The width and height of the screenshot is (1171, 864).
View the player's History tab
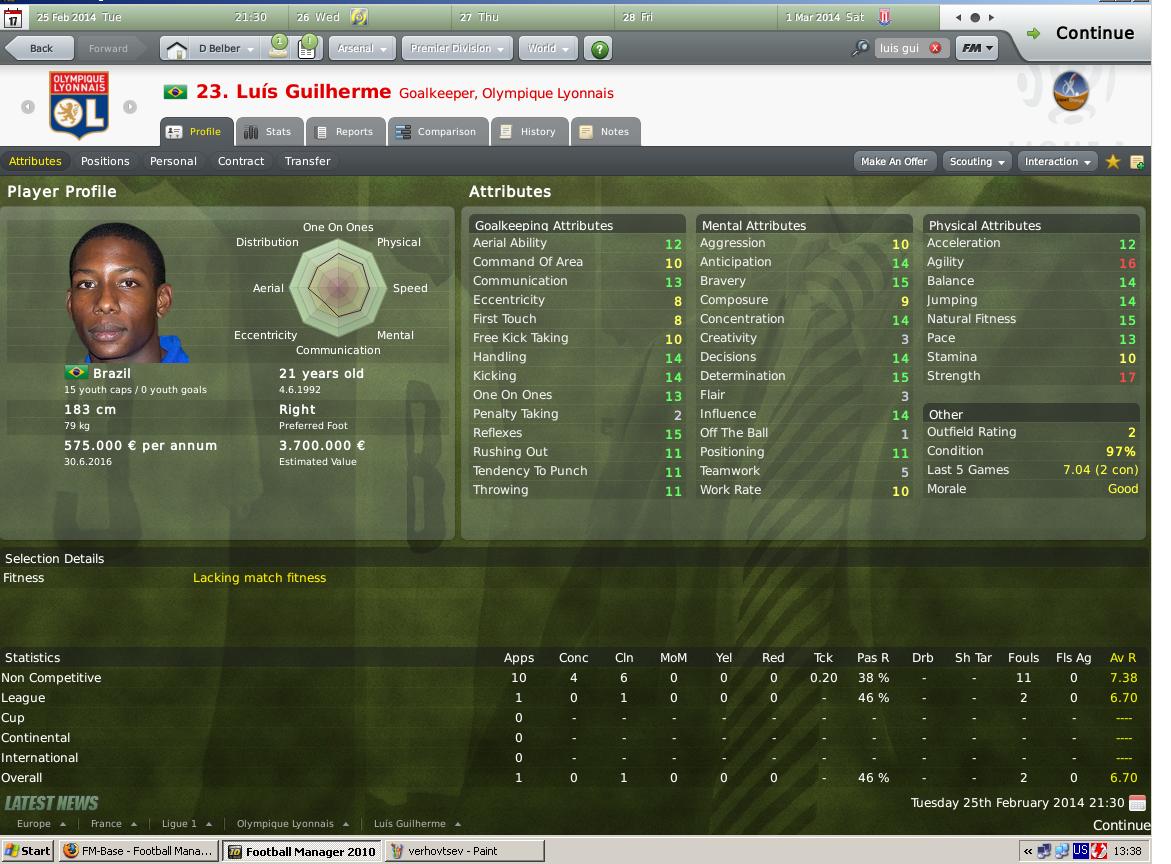[528, 132]
